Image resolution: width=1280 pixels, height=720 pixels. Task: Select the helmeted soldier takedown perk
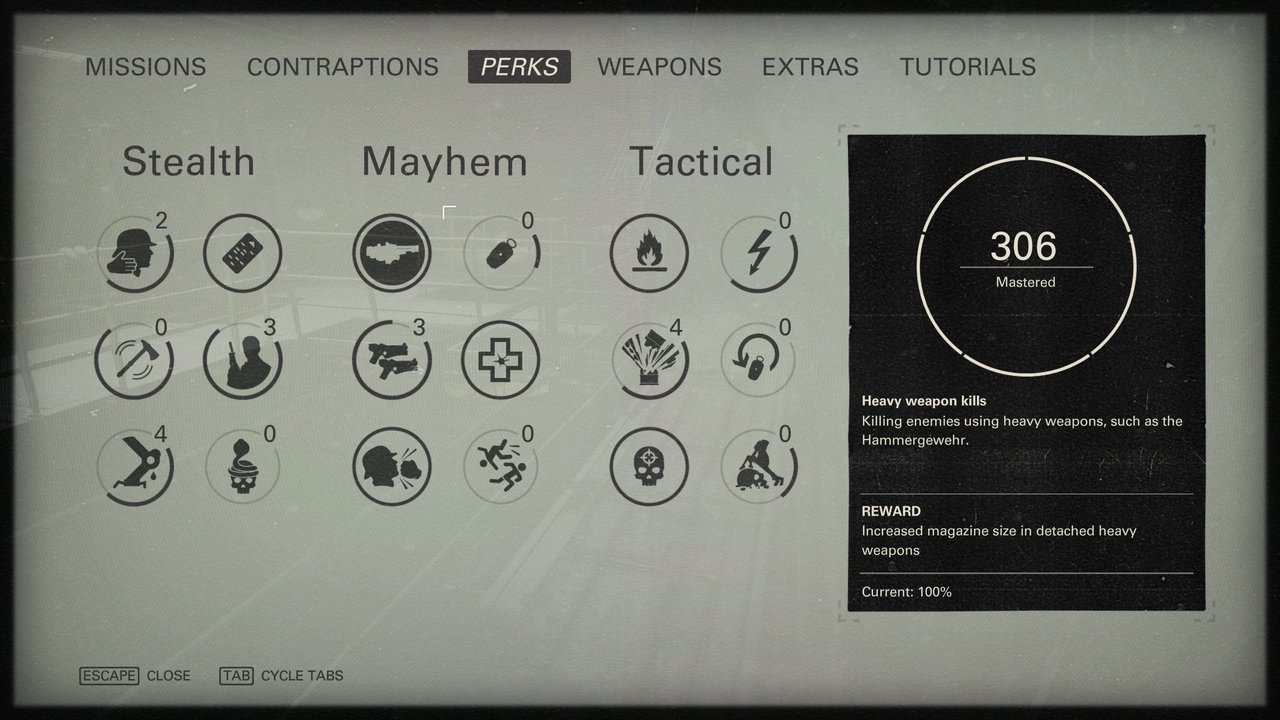(x=134, y=254)
